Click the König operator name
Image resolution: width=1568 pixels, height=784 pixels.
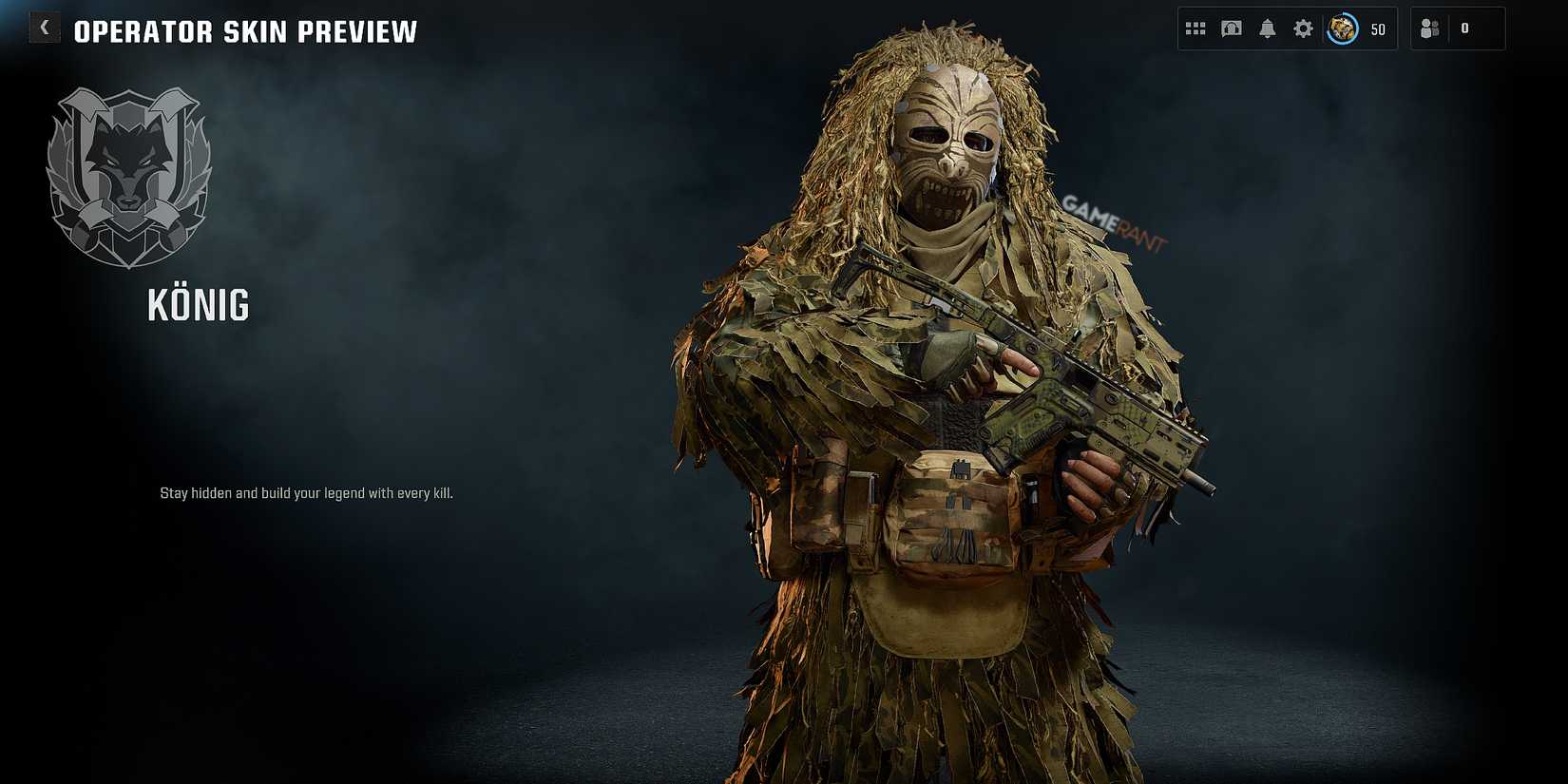(200, 305)
